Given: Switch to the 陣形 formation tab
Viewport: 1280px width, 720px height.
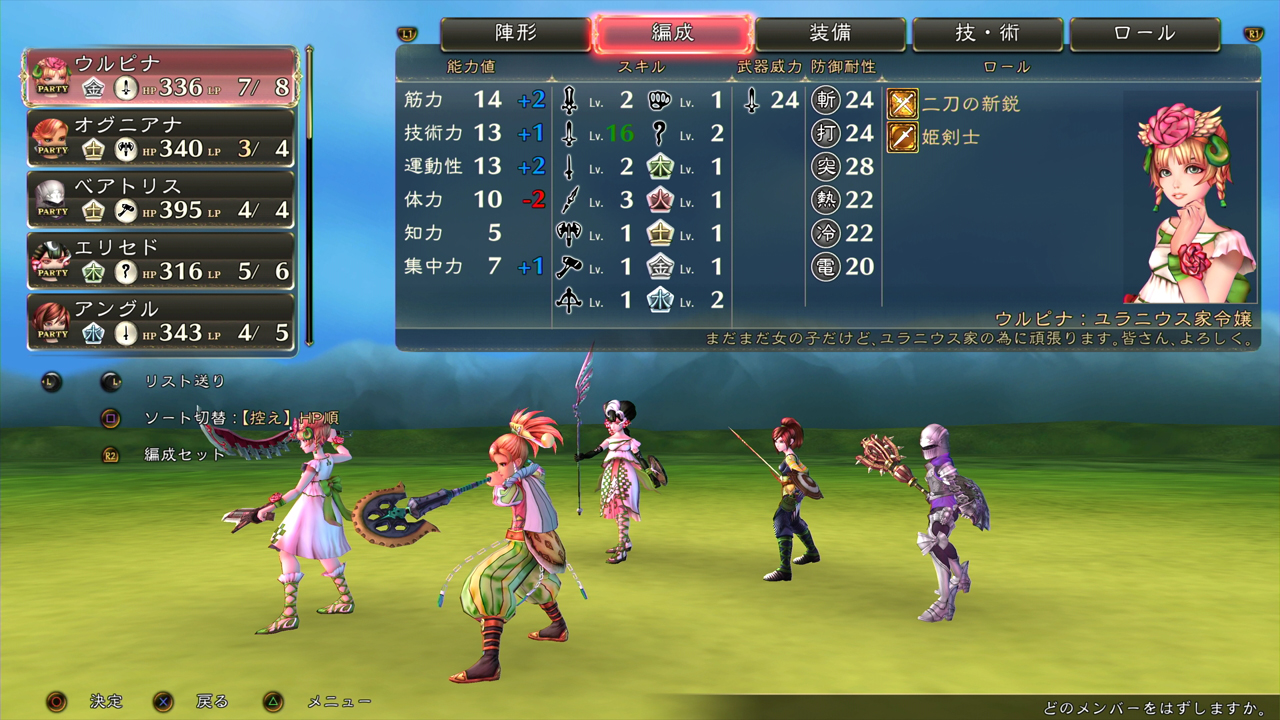Looking at the screenshot, I should point(515,34).
